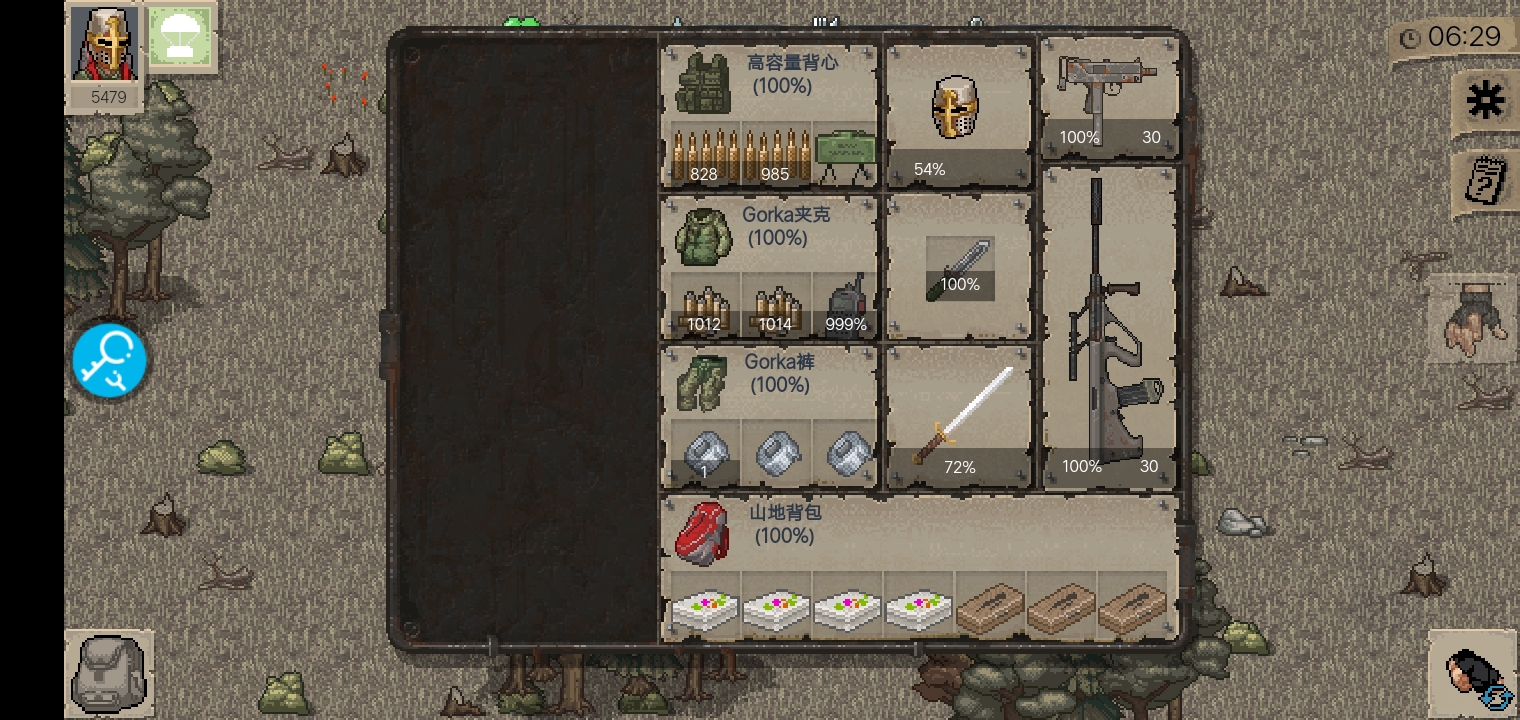Select the combat knife slot
The width and height of the screenshot is (1520, 720).
pyautogui.click(x=959, y=267)
